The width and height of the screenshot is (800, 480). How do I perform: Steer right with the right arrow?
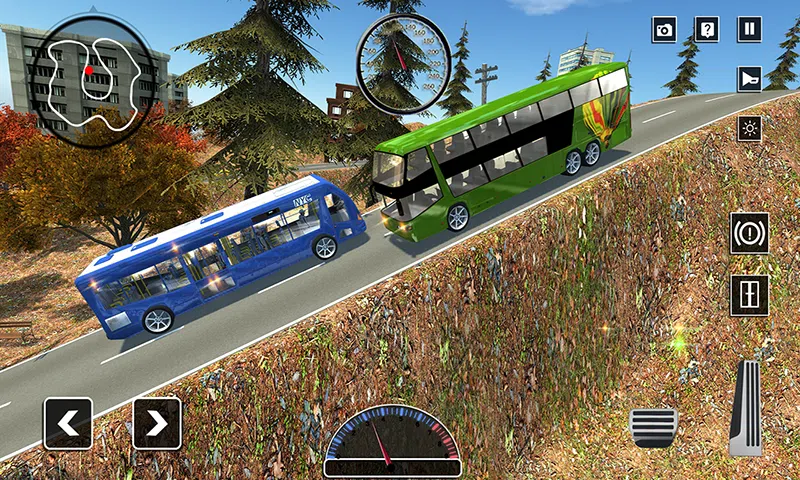click(157, 423)
